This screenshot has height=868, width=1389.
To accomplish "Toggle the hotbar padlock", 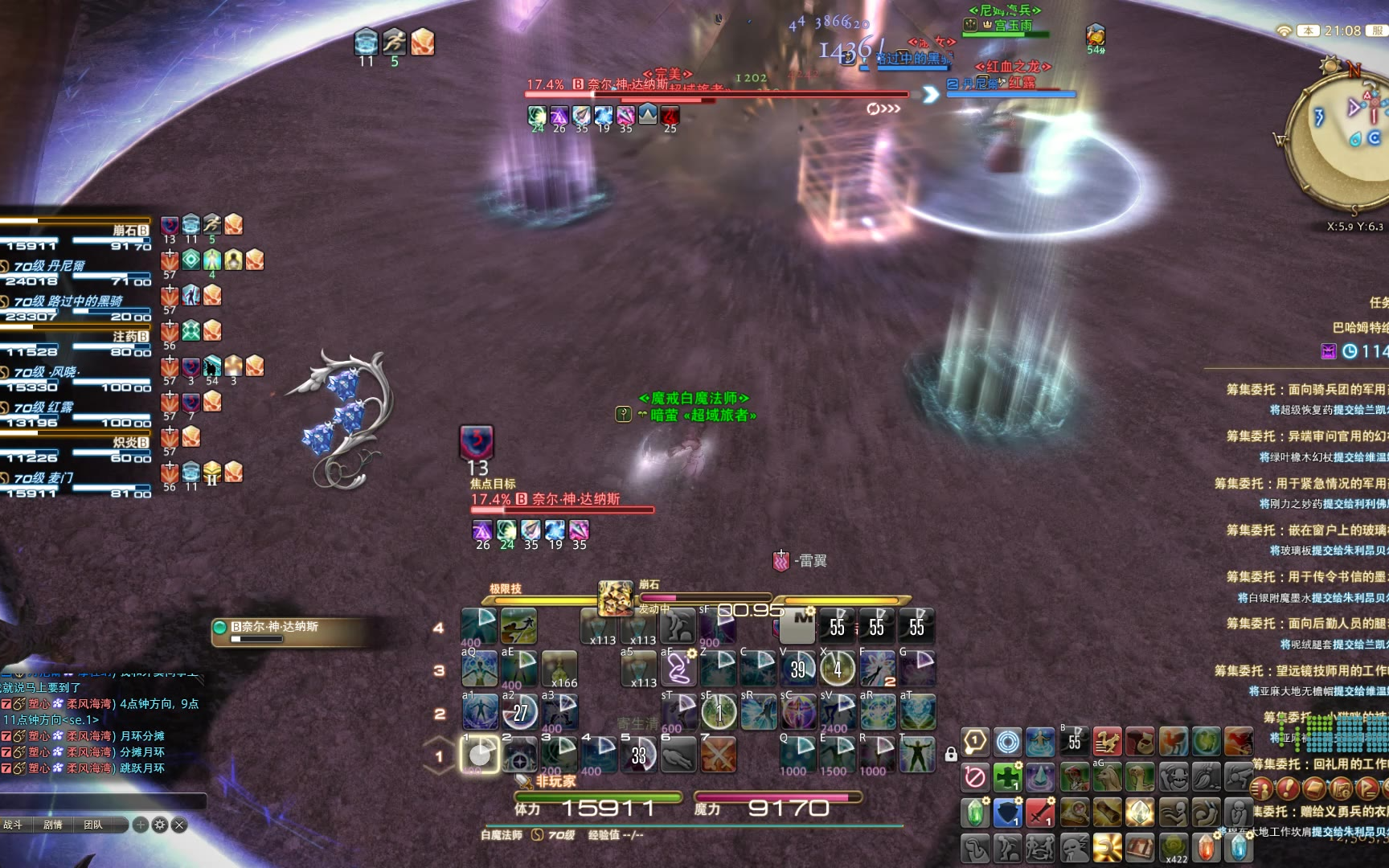I will point(951,754).
